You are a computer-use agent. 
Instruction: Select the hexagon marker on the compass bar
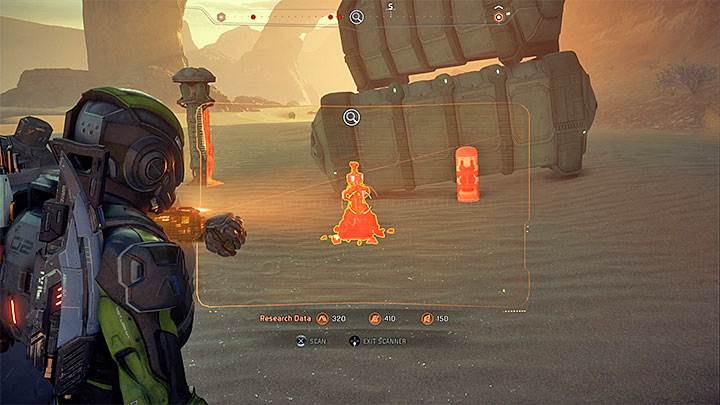pos(220,17)
